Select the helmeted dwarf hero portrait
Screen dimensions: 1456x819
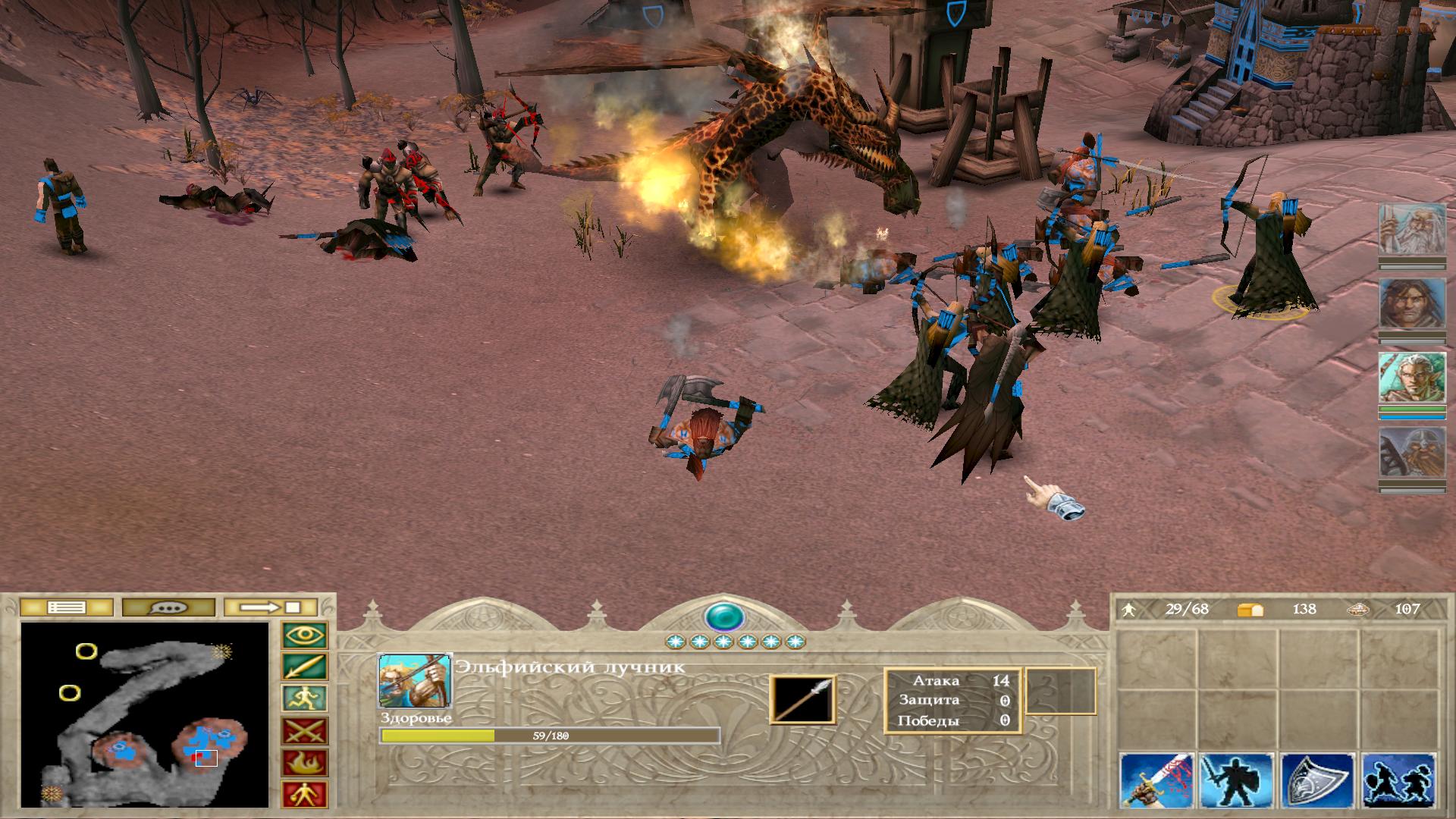click(x=1401, y=453)
